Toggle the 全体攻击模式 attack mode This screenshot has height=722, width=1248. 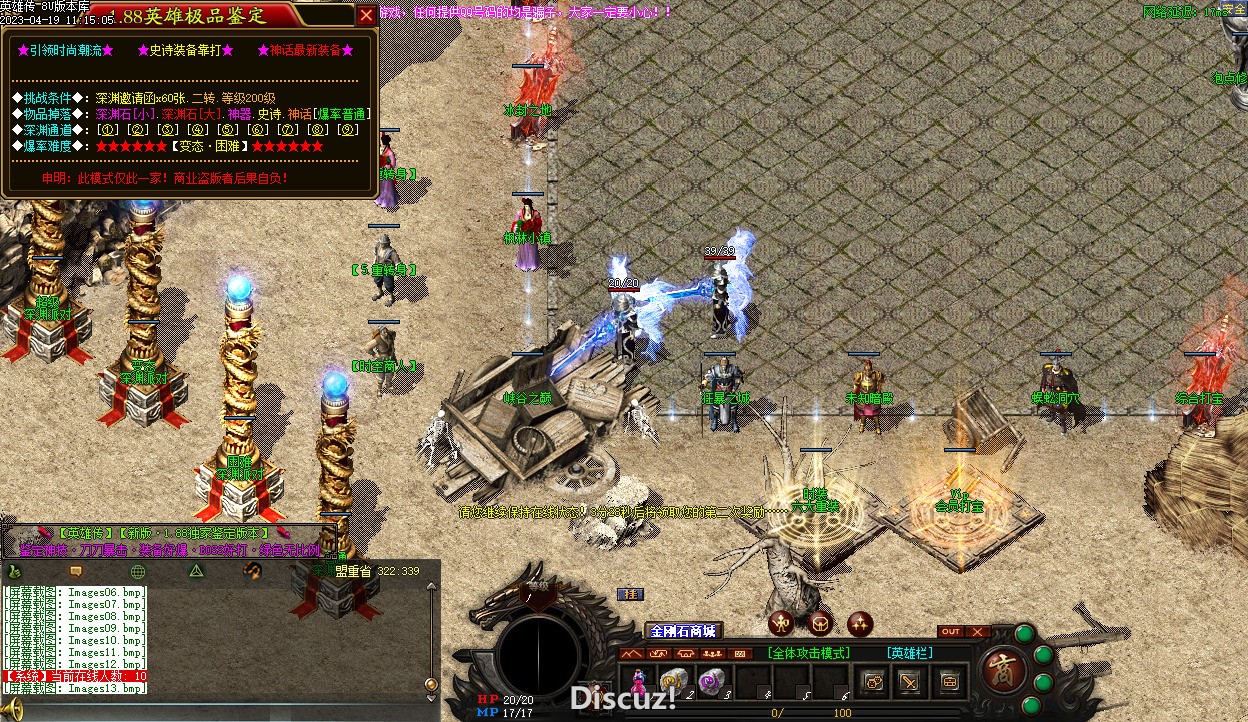point(809,653)
